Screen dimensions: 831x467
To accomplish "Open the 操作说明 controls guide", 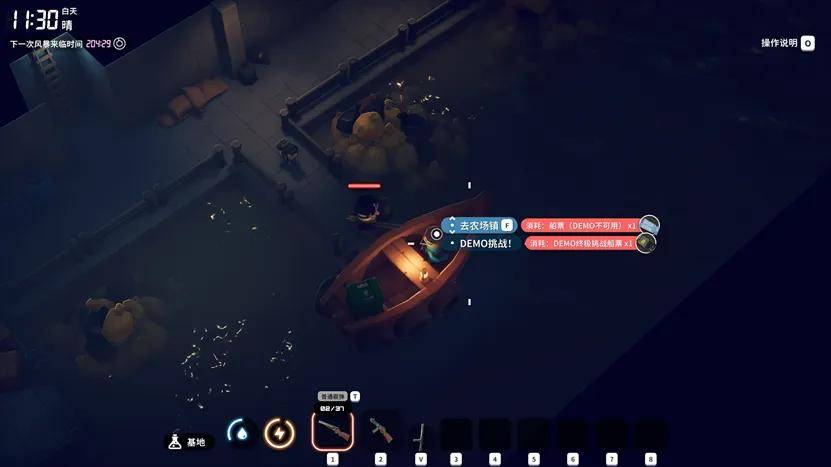I will [x=788, y=43].
